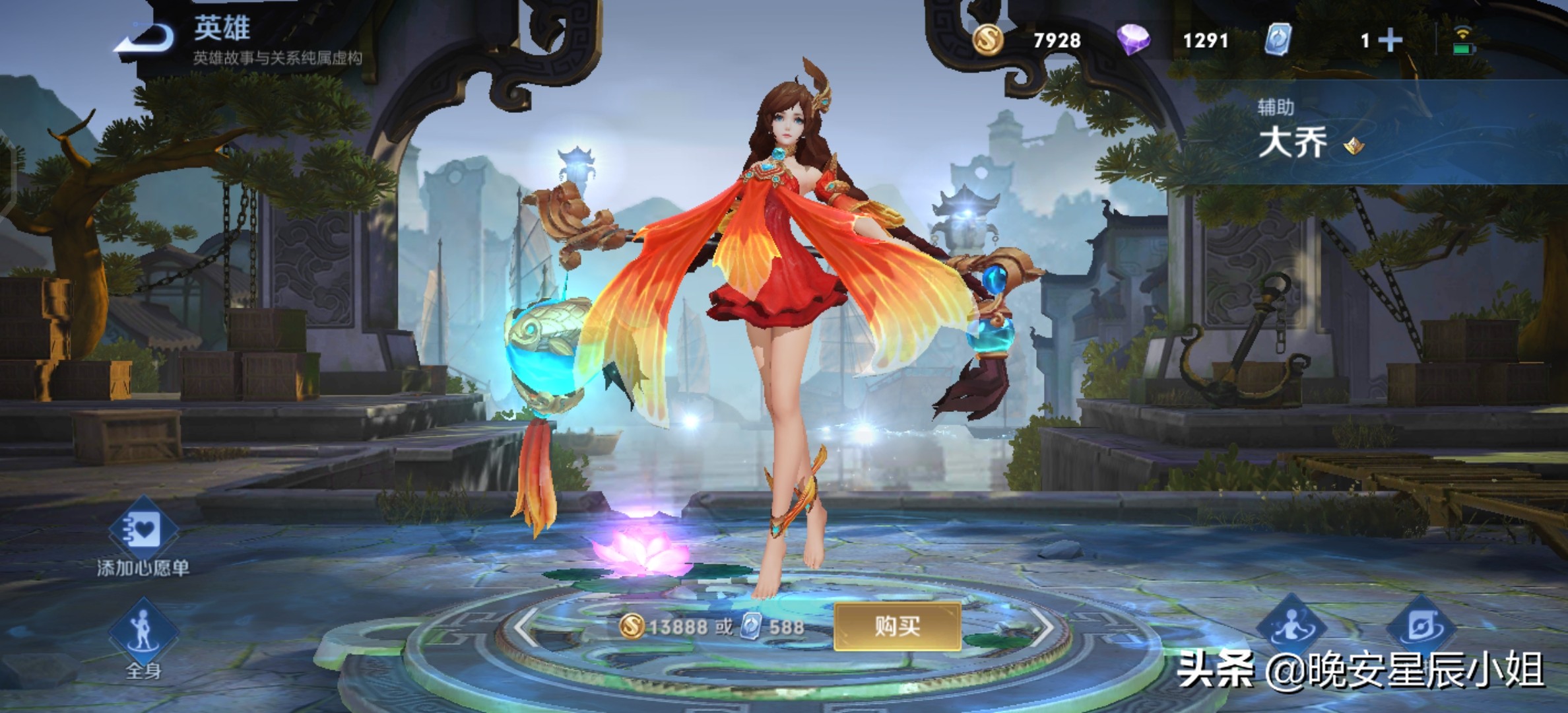1568x713 pixels.
Task: Click the gold badge beside 大乔
Action: (1354, 145)
